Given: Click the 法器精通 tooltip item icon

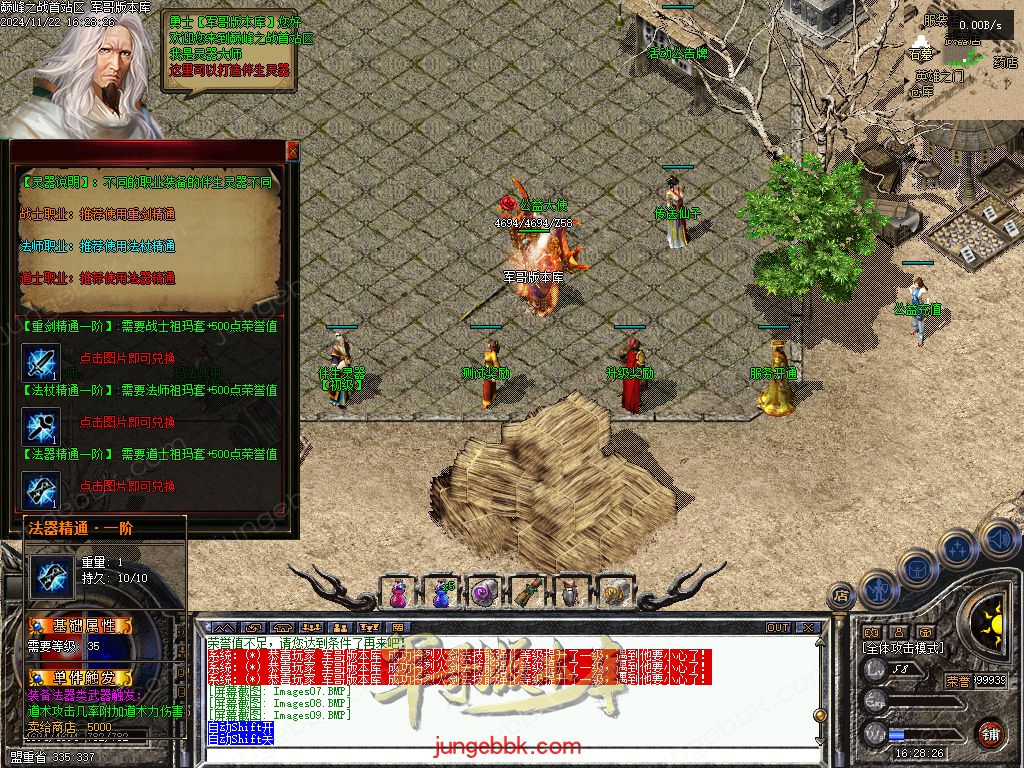Looking at the screenshot, I should [x=51, y=574].
